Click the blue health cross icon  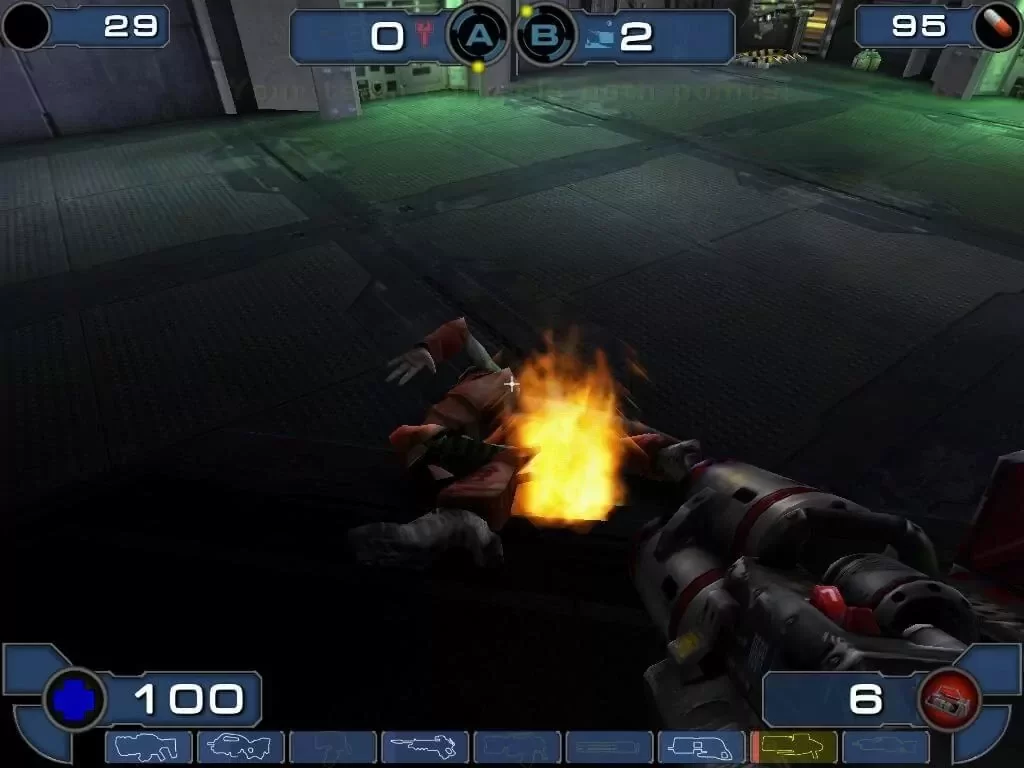click(x=74, y=700)
